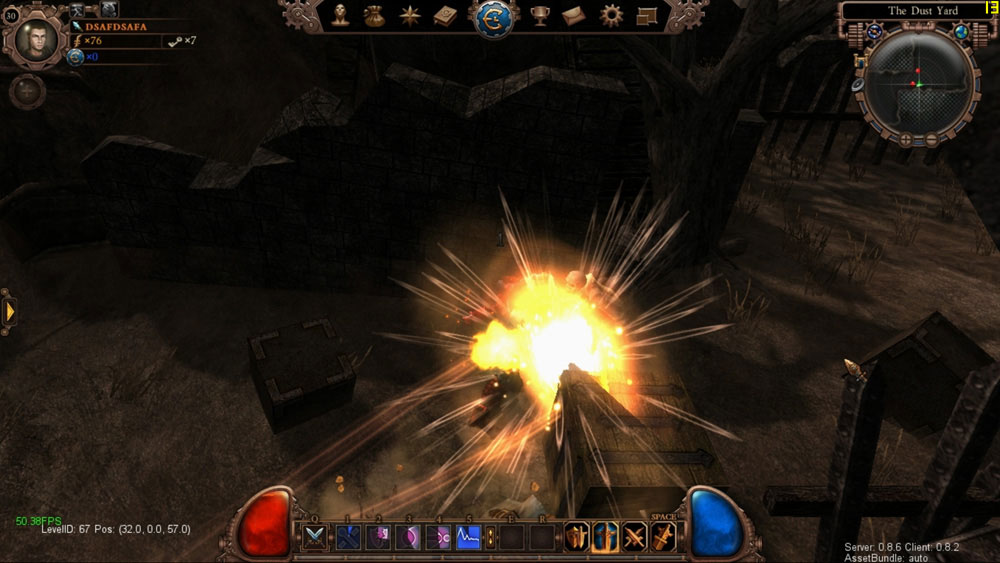The height and width of the screenshot is (563, 1000).
Task: Activate the crossed swords skill on Q
Action: [x=316, y=537]
